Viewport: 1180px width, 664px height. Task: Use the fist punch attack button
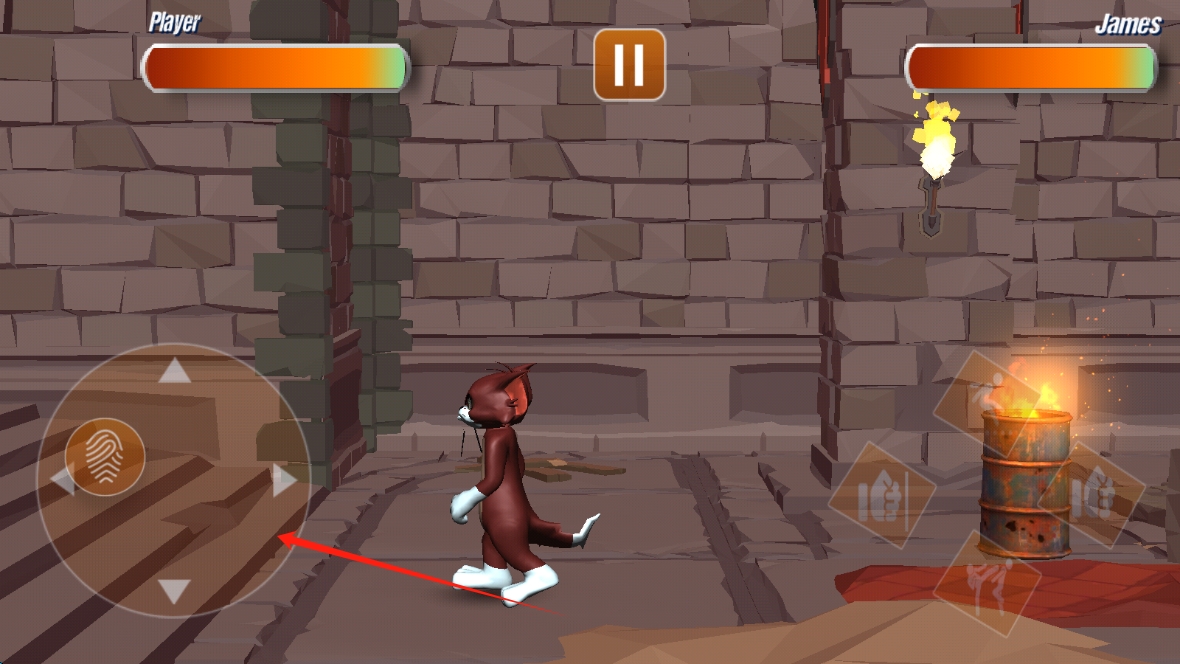(1091, 495)
